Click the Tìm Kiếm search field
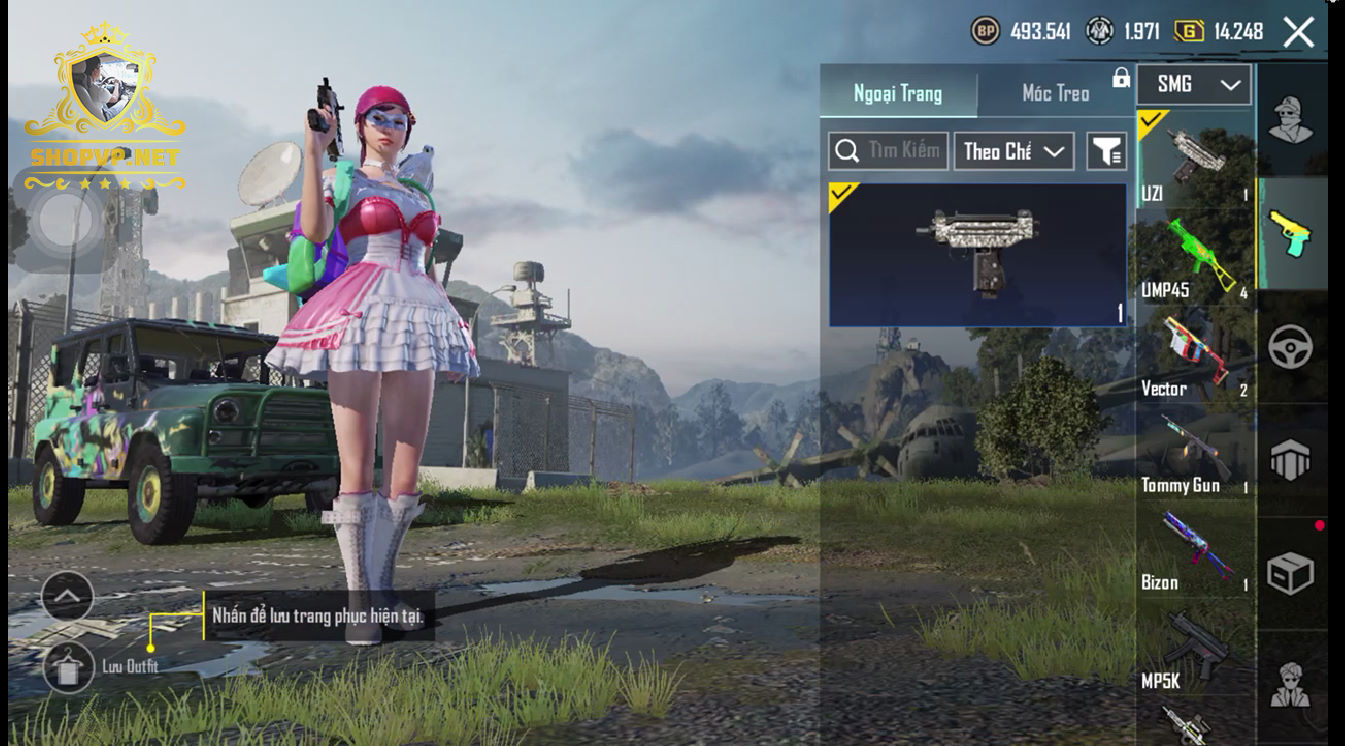Image resolution: width=1345 pixels, height=746 pixels. click(x=888, y=151)
